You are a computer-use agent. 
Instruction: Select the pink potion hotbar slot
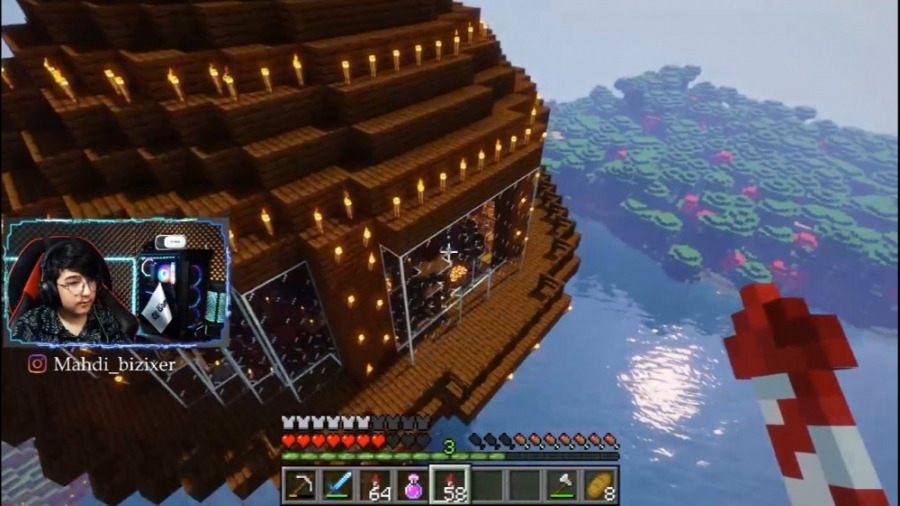(412, 485)
